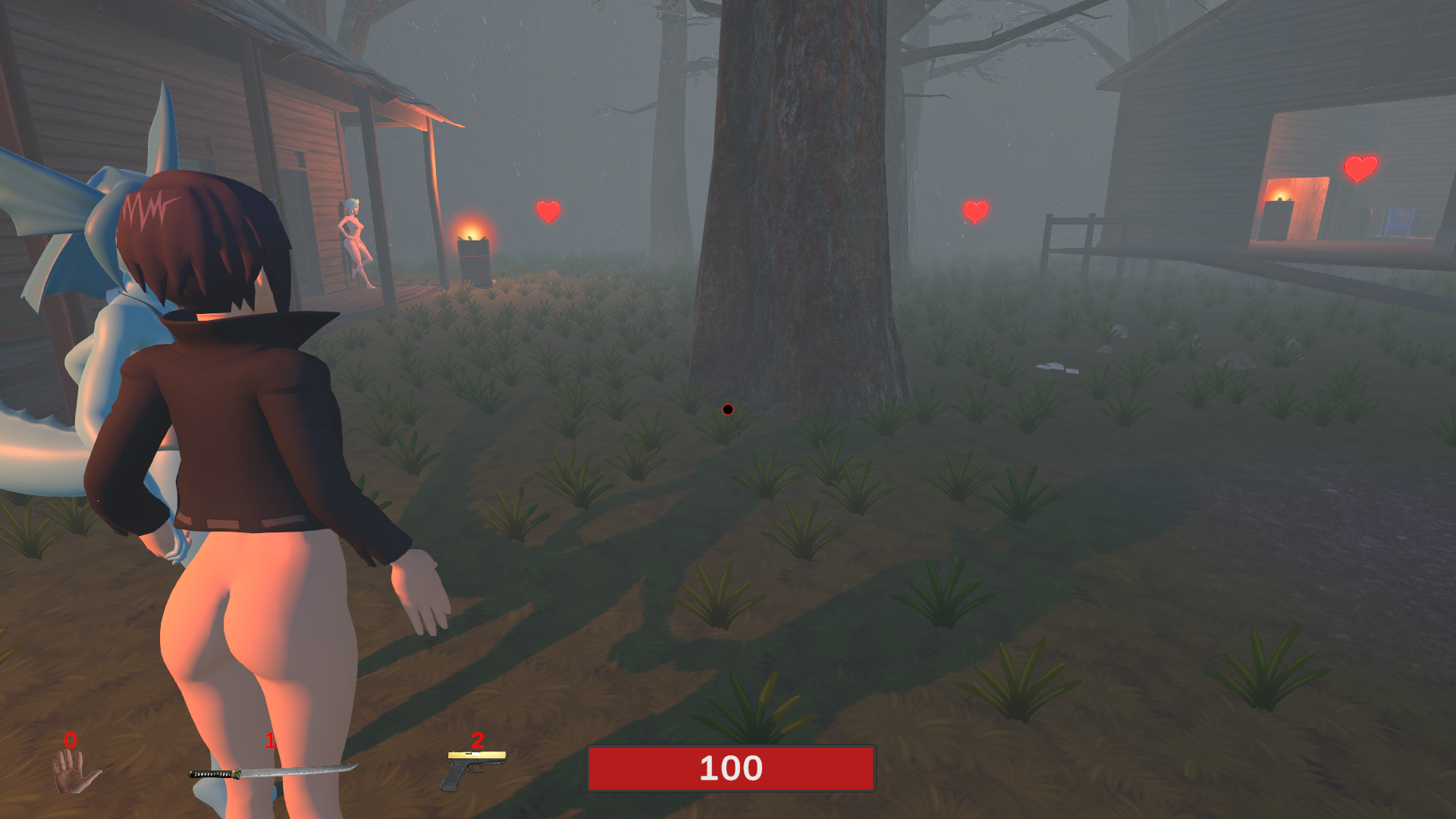Viewport: 1456px width, 819px height.
Task: Equip the katana sword
Action: tap(271, 772)
